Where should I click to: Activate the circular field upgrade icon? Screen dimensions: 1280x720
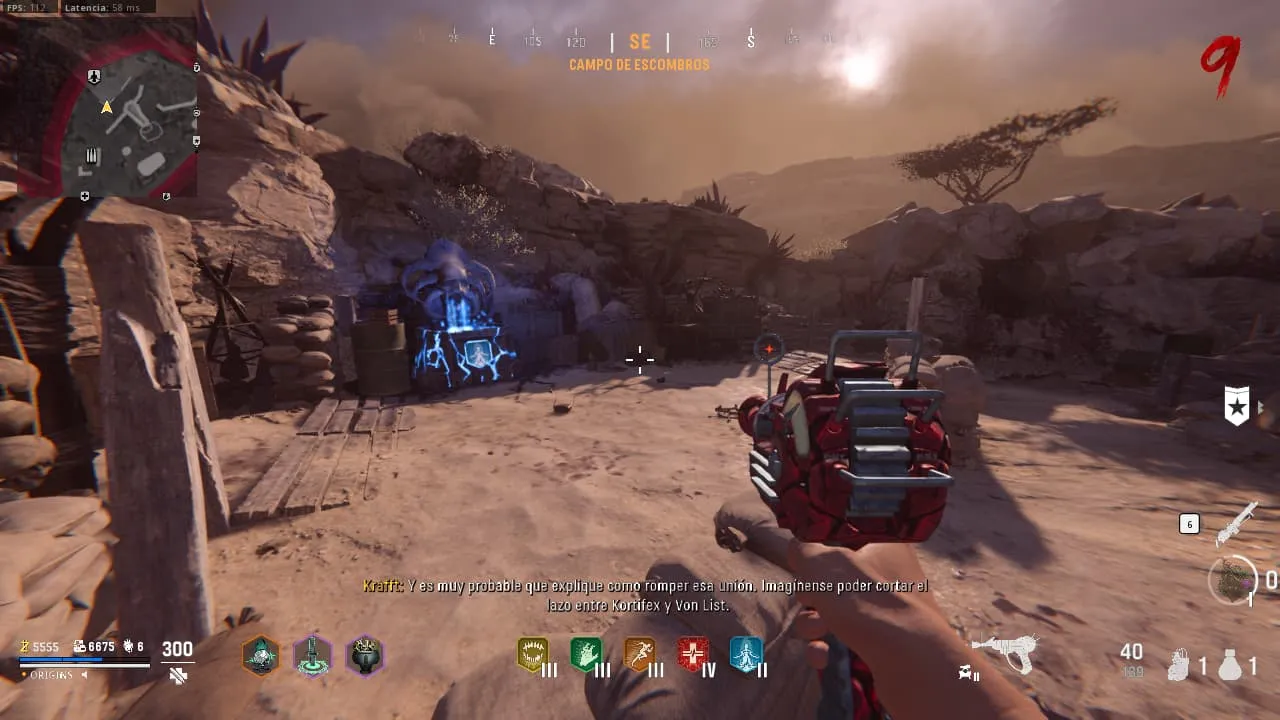pos(1232,580)
